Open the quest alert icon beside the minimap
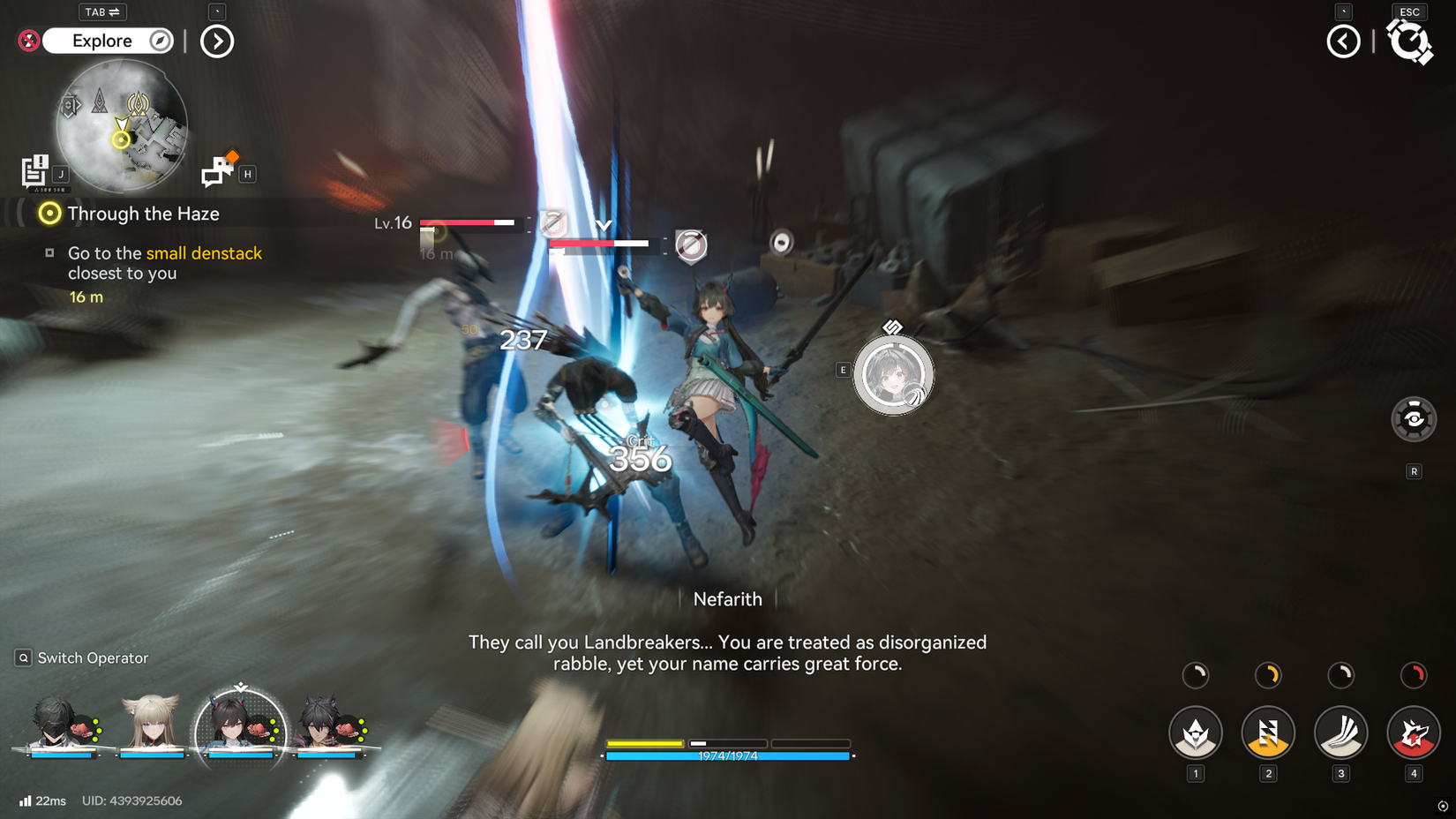 pyautogui.click(x=35, y=170)
